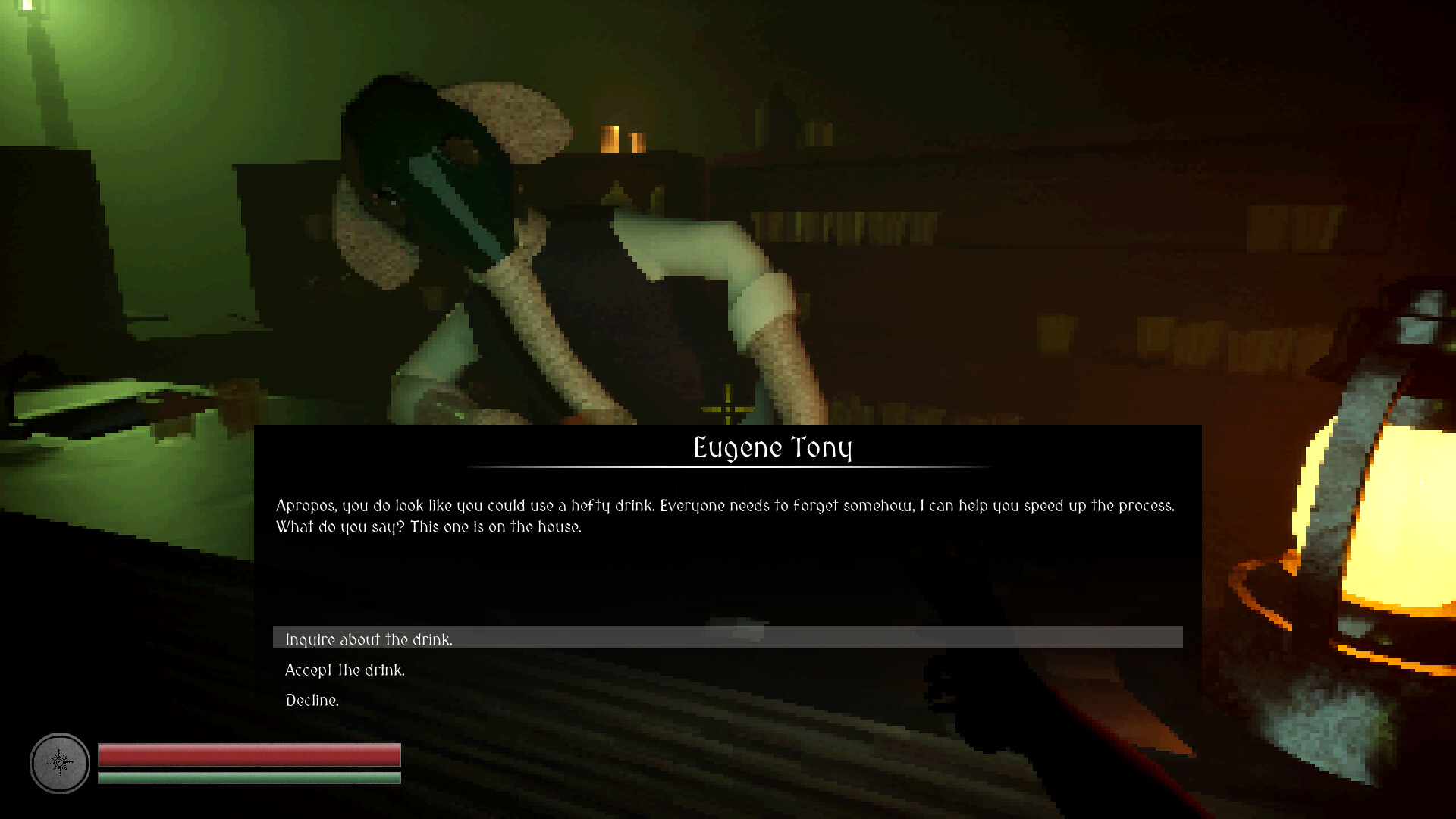Choose 'Accept the drink' dialogue response
1456x819 pixels.
tap(345, 670)
